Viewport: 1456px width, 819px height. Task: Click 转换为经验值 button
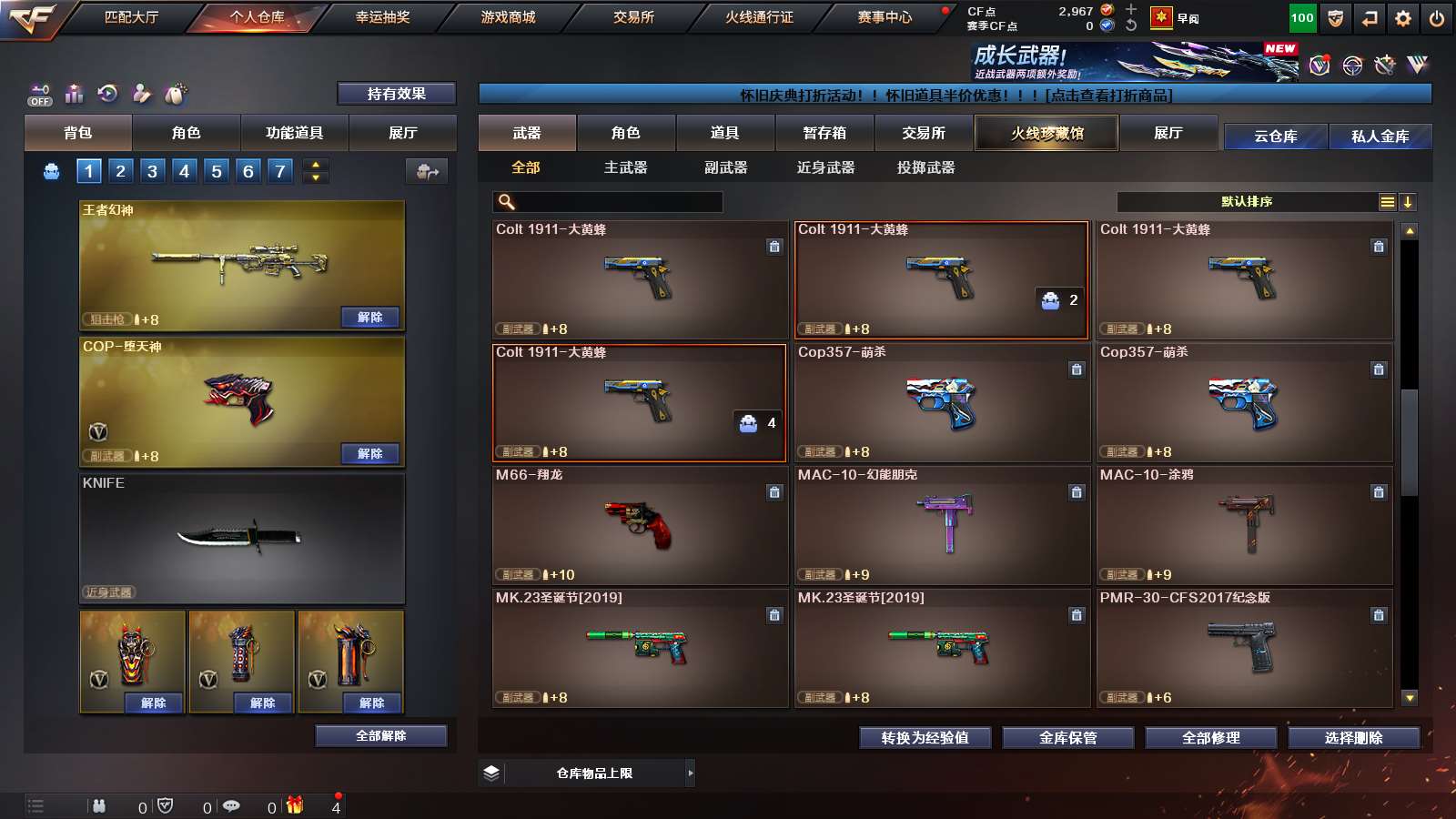pos(925,738)
